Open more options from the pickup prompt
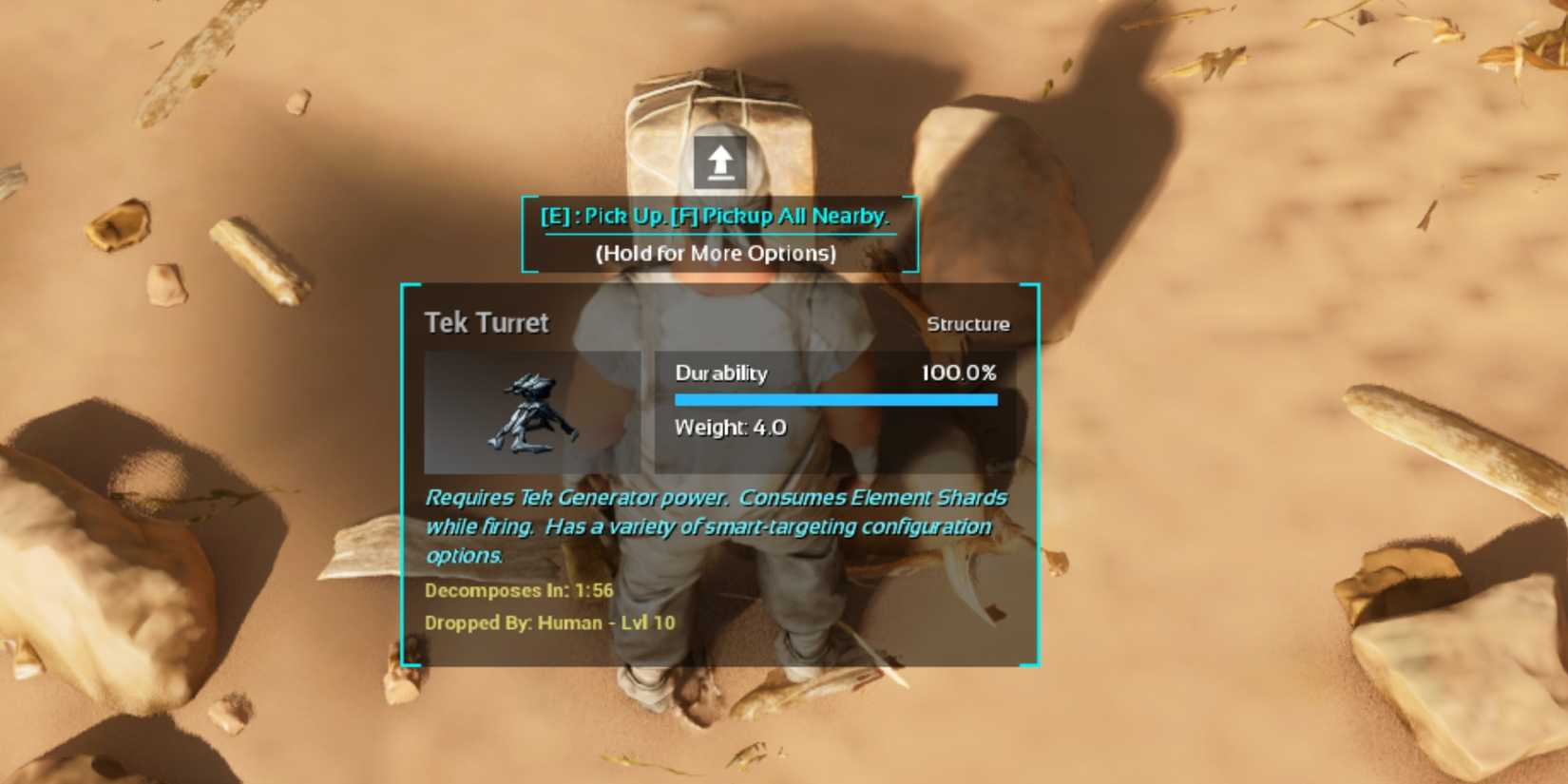 (717, 254)
